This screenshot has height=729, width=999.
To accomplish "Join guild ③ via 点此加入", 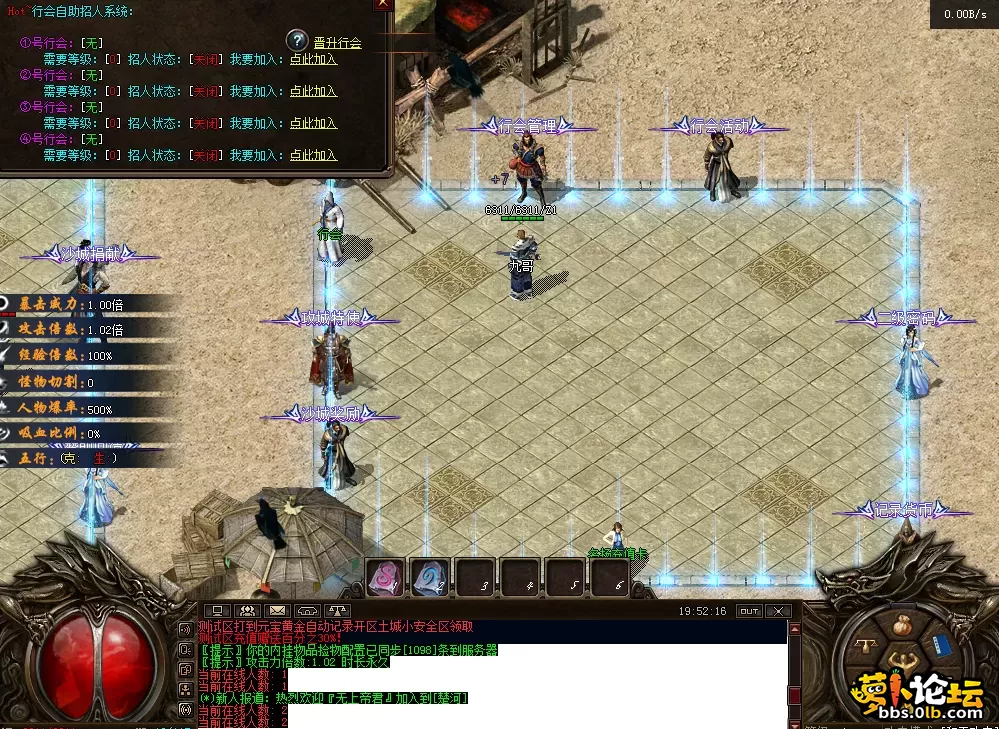I will pos(313,123).
